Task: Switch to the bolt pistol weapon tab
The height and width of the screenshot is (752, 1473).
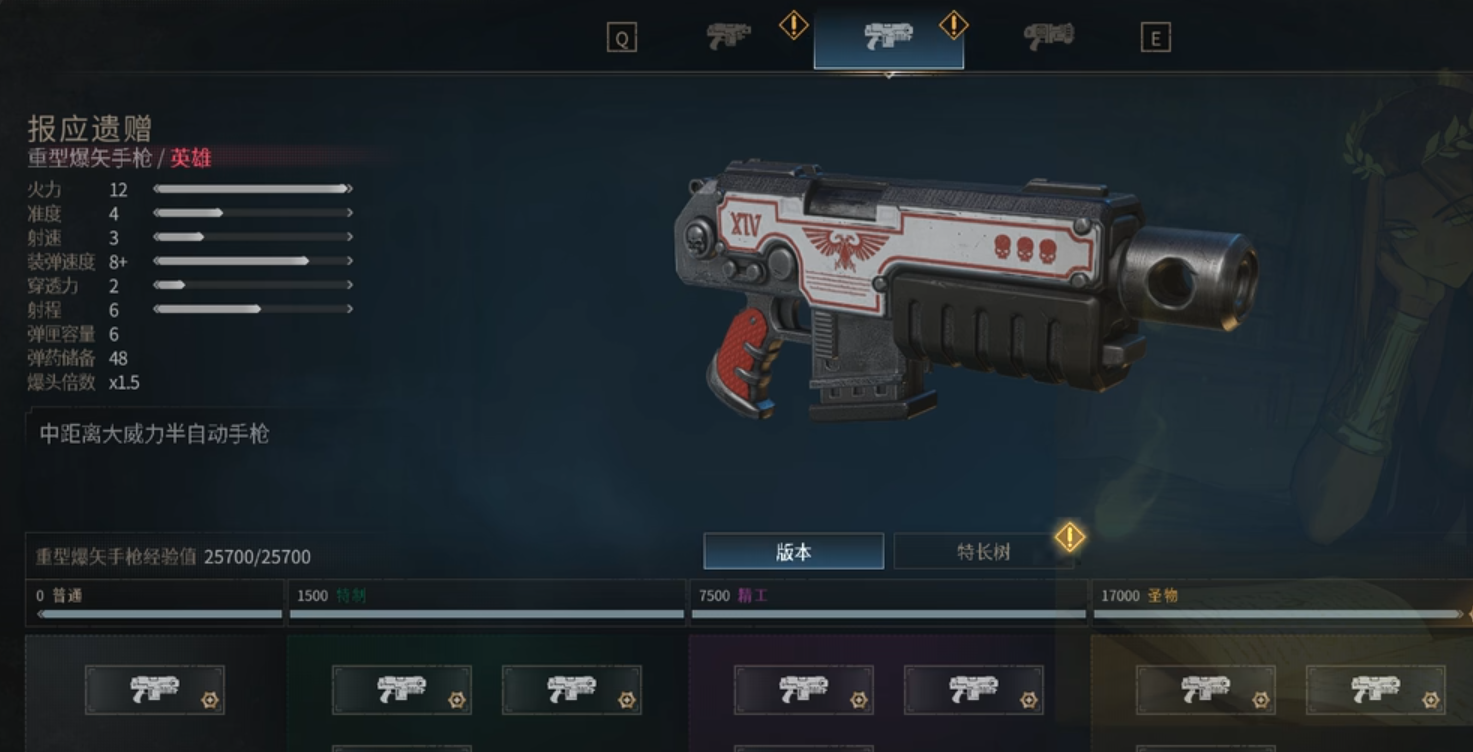Action: tap(729, 37)
